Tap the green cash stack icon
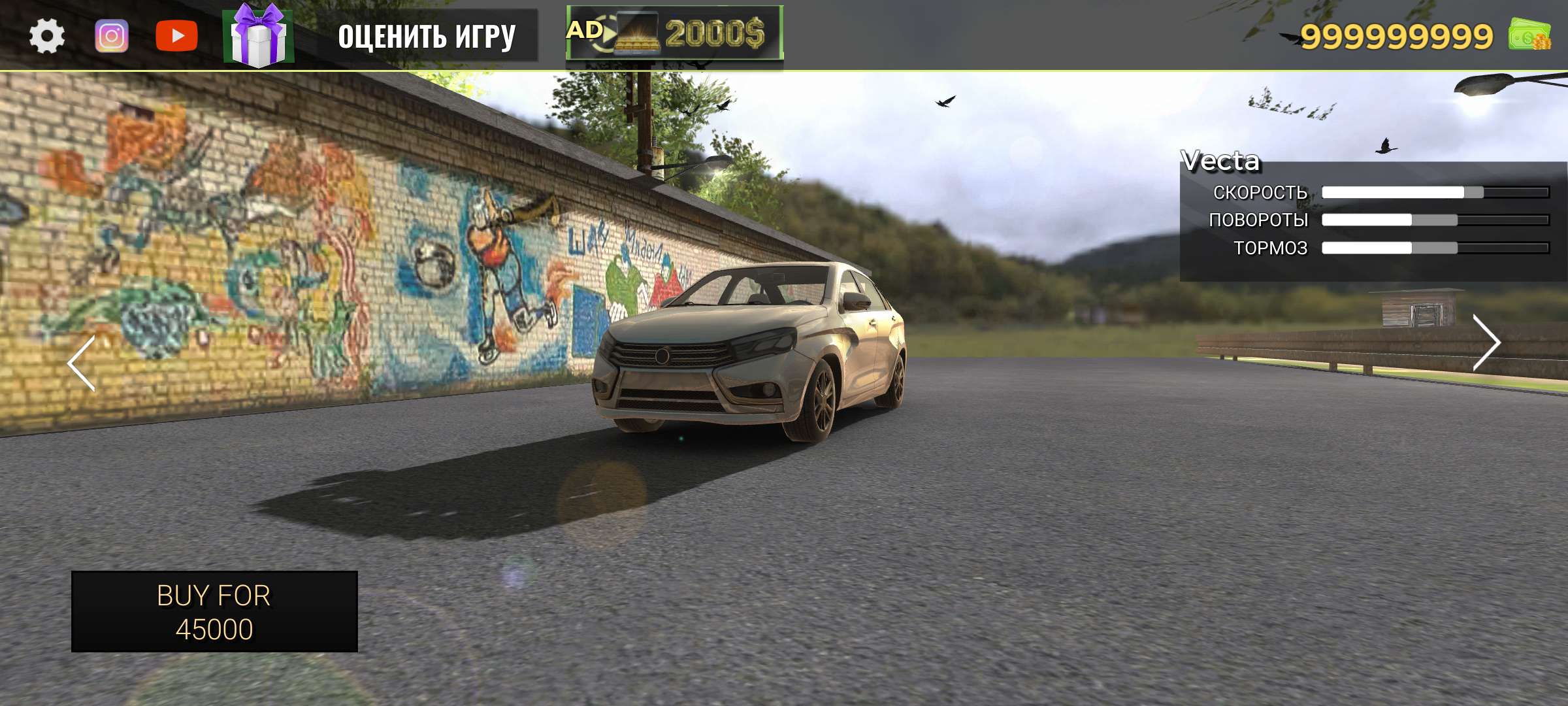 1529,34
